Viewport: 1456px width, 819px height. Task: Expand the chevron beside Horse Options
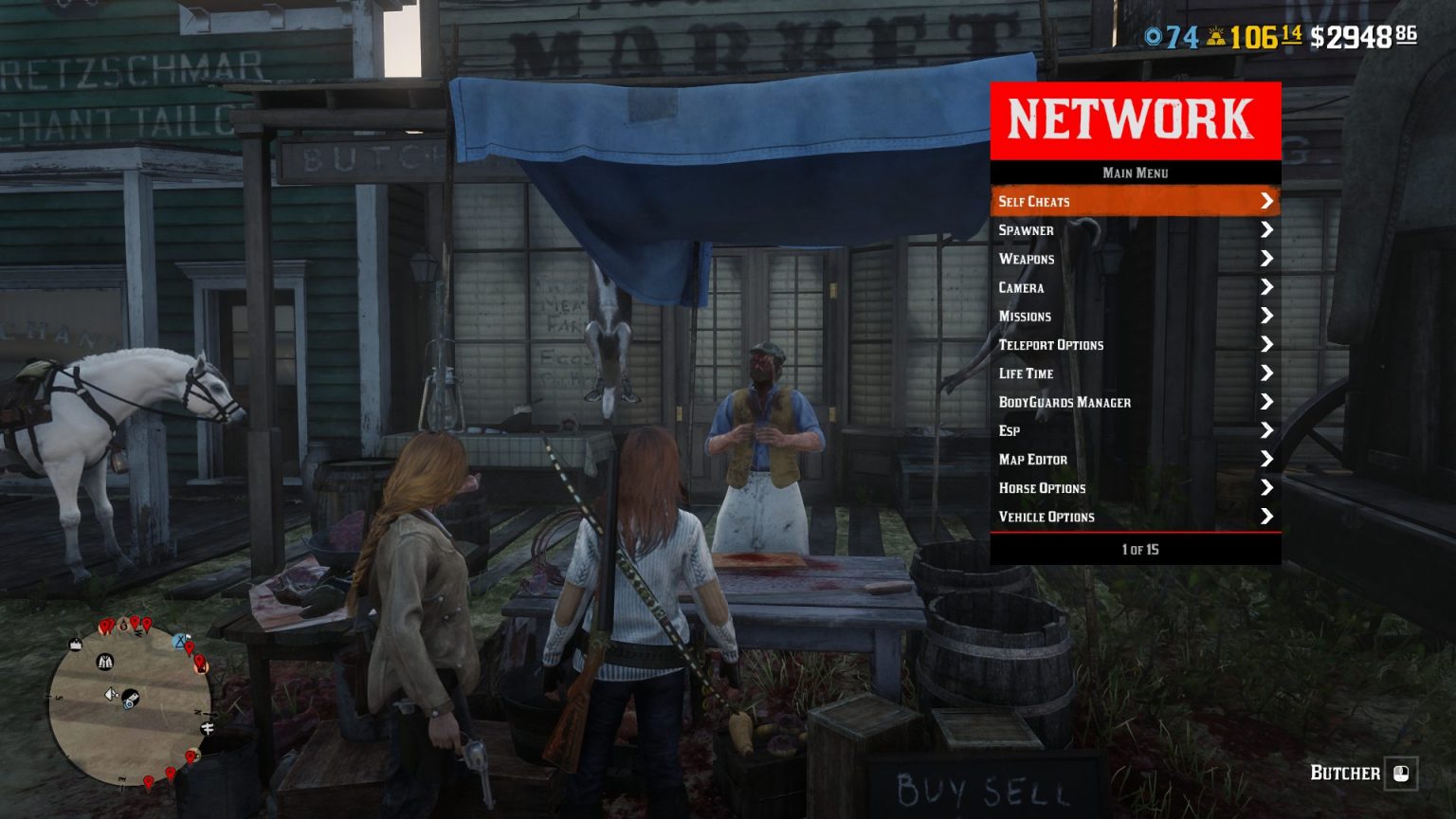(x=1268, y=488)
